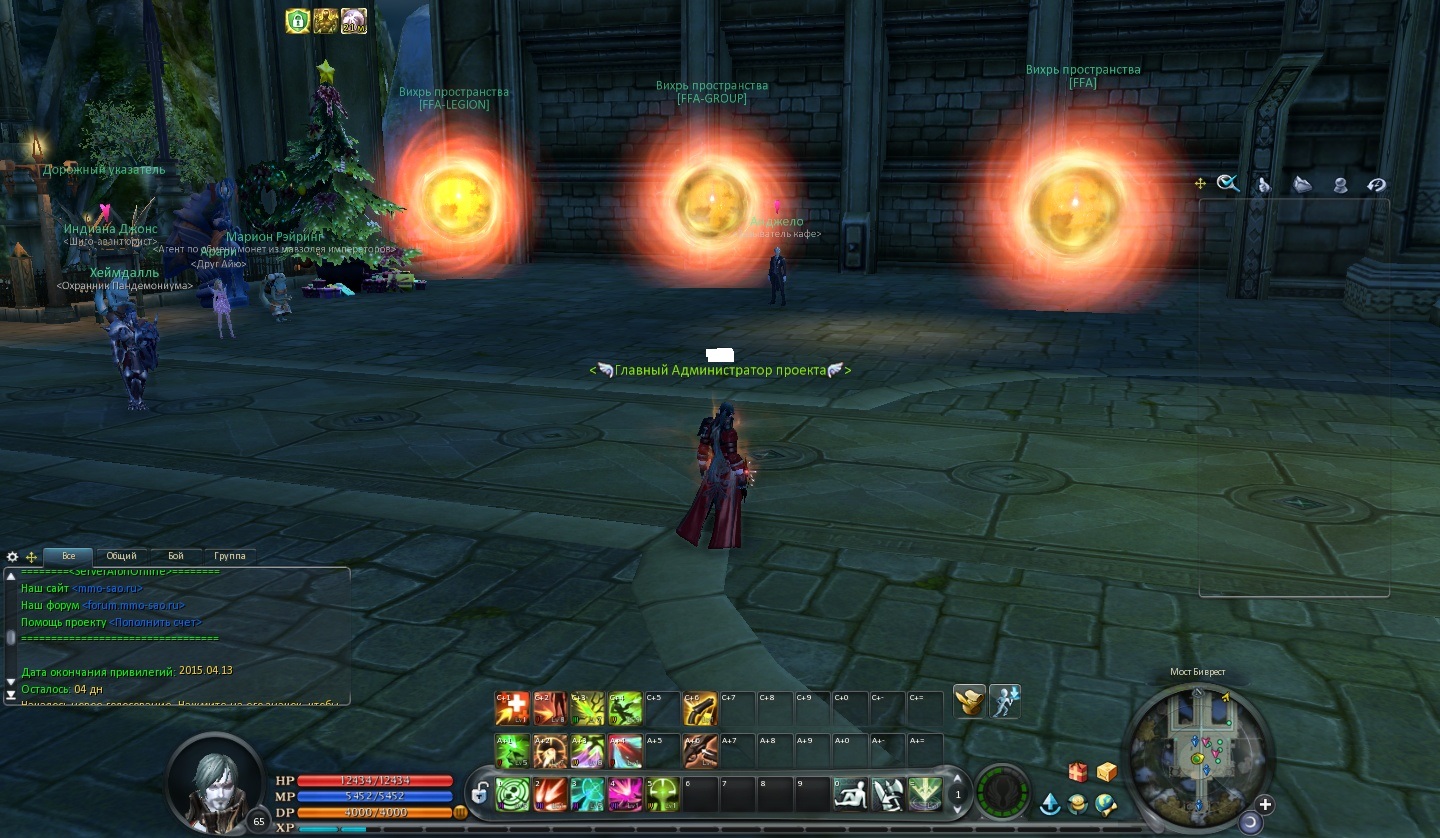Toggle the hotbar lock padlock
This screenshot has height=838, width=1440.
(480, 794)
